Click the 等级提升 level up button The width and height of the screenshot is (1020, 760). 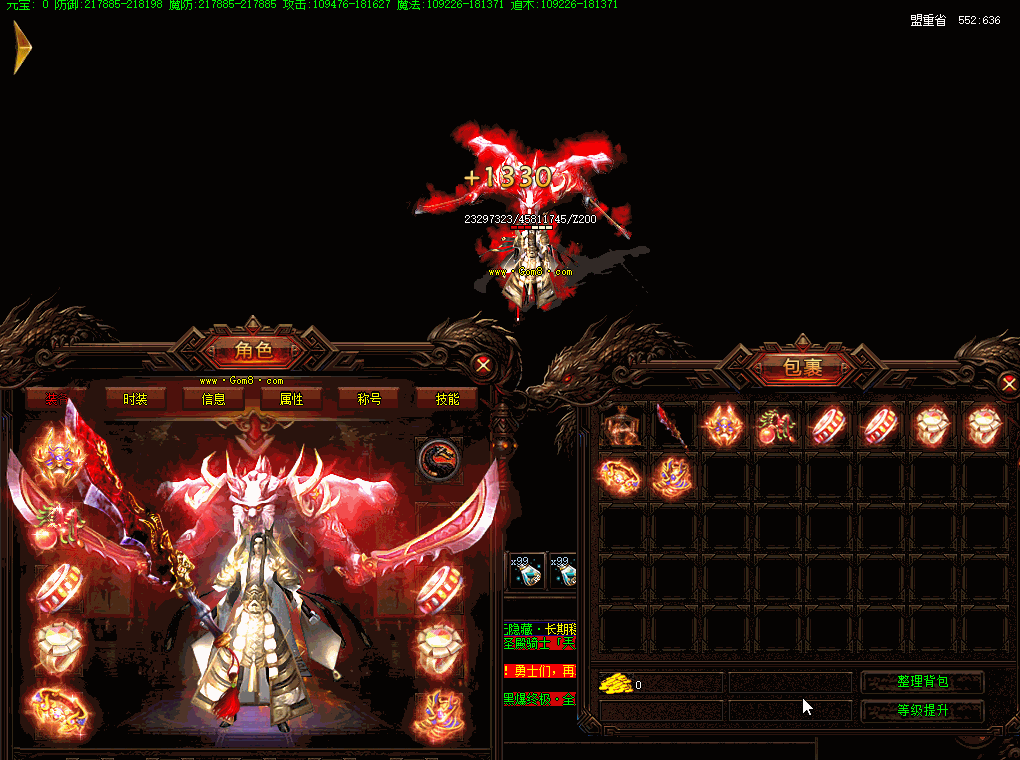coord(922,711)
